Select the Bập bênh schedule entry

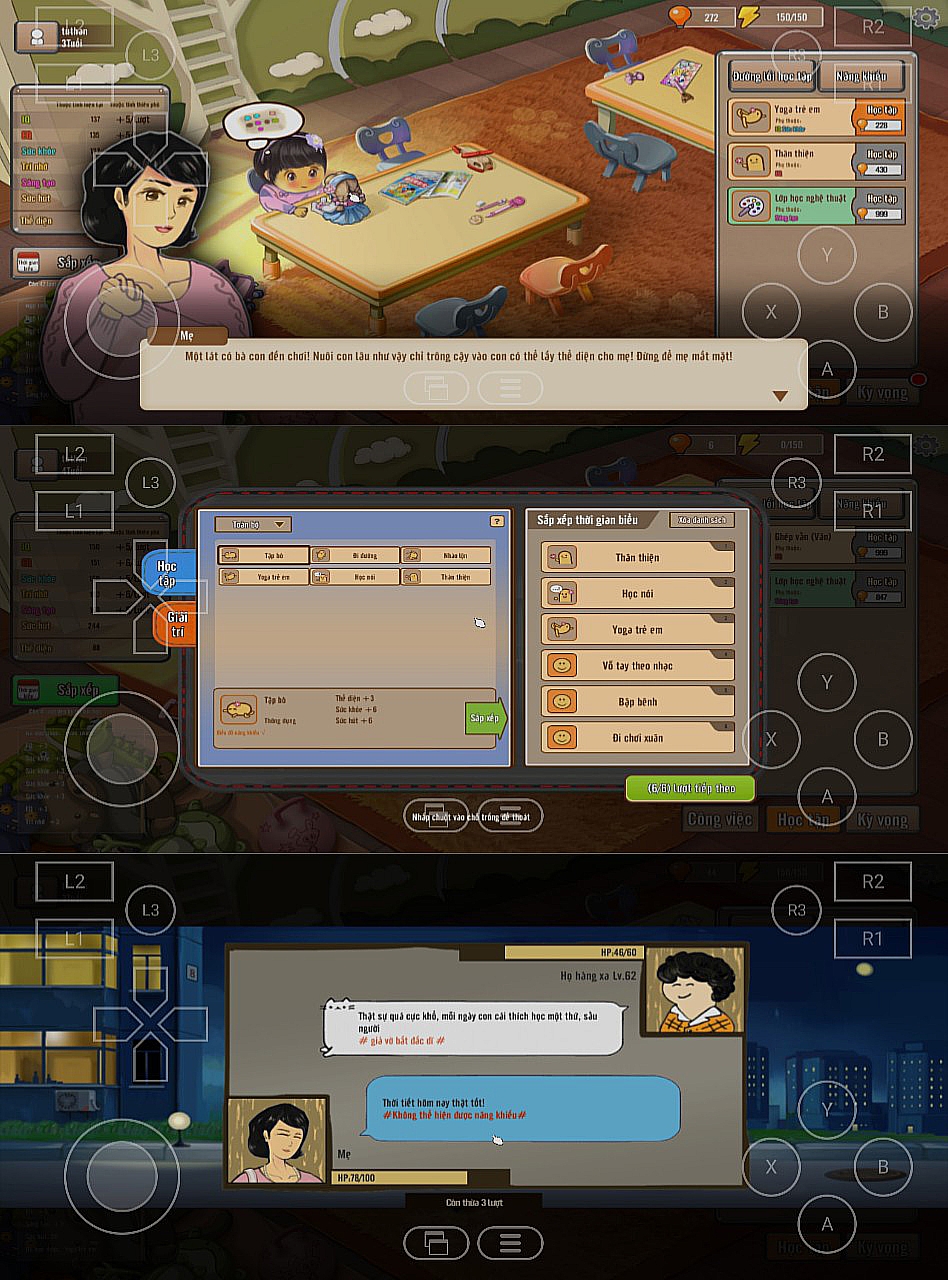coord(638,702)
